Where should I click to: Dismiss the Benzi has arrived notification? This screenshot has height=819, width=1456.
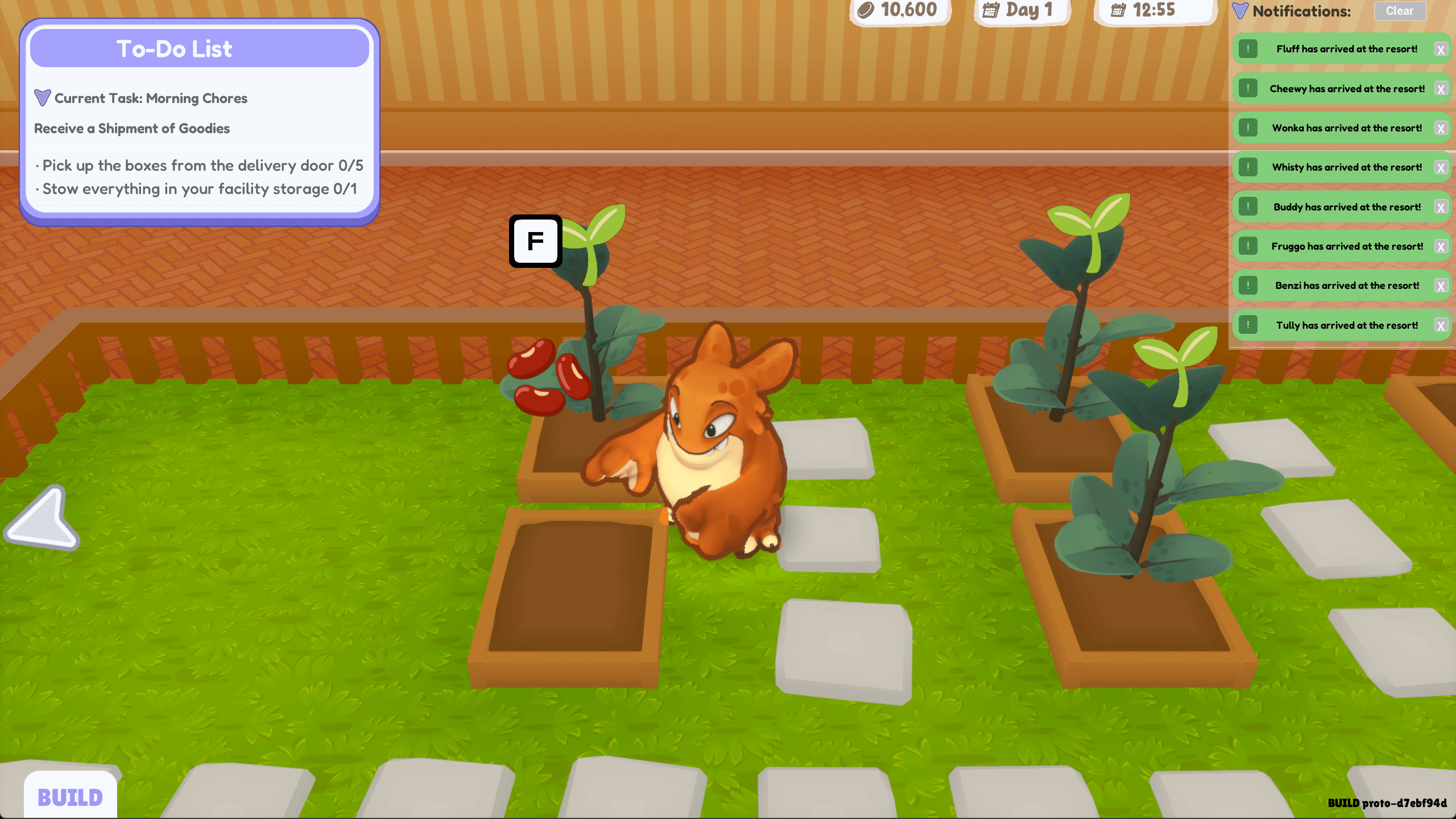[x=1440, y=286]
